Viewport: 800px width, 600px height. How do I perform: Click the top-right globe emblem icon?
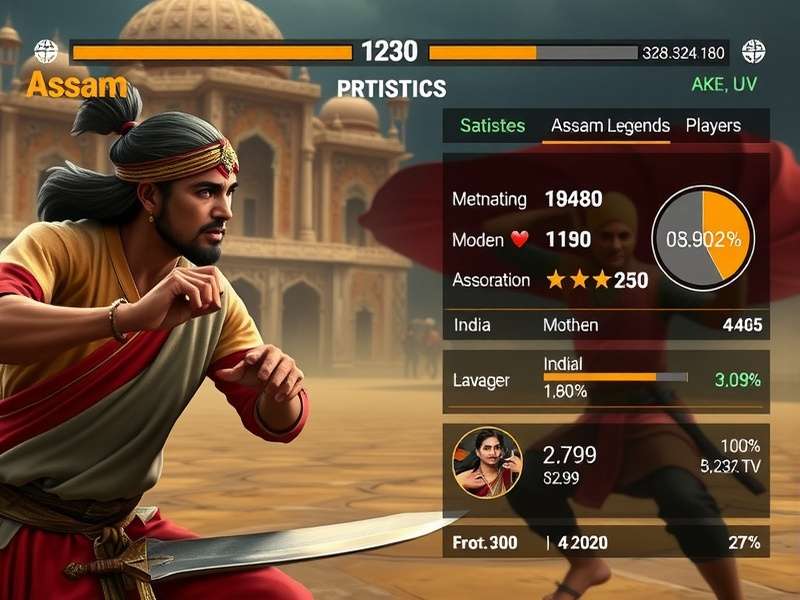point(753,51)
